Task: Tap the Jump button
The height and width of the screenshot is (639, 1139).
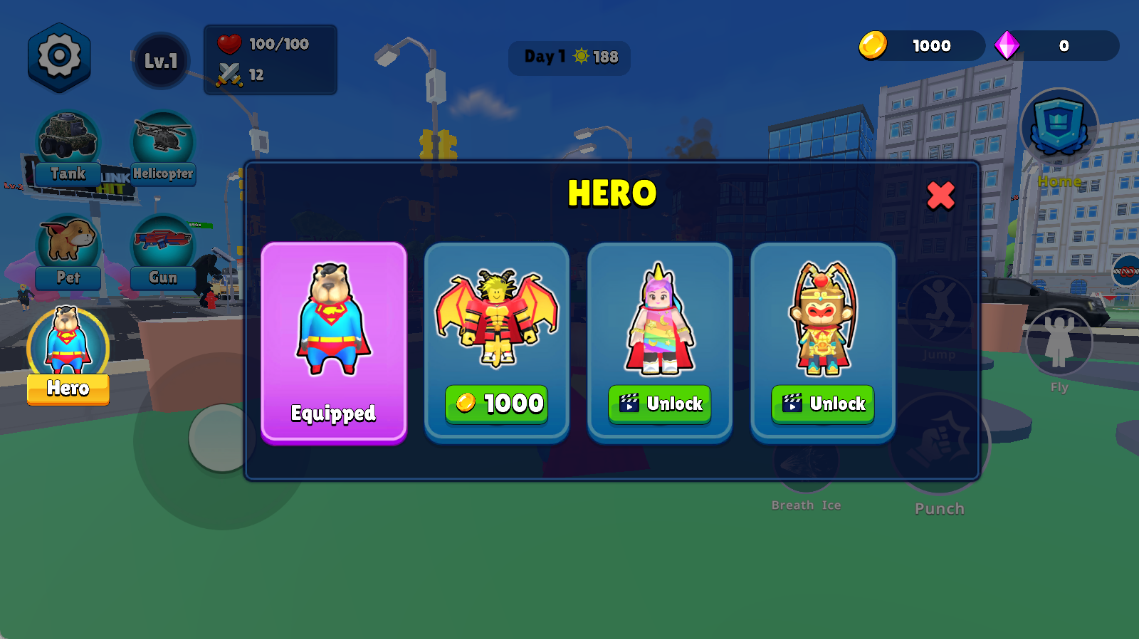Action: [939, 312]
